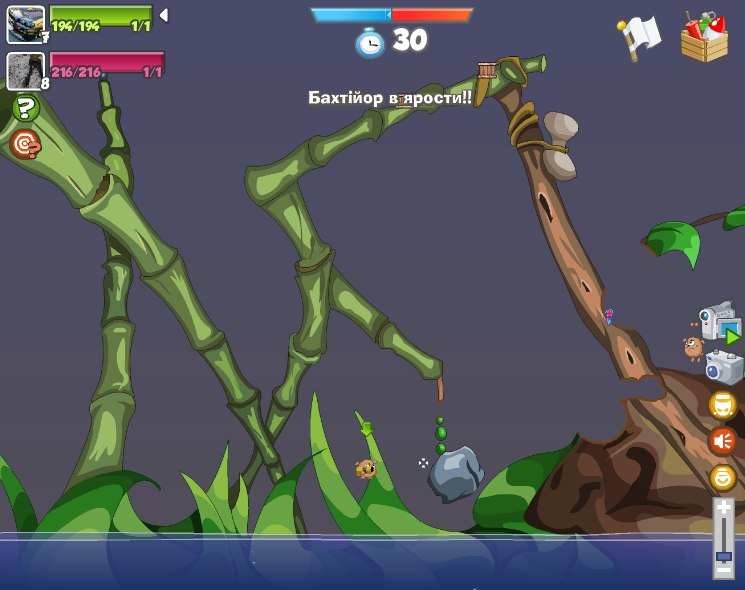Select the car avatar of the green player
745x590 pixels.
(25, 24)
